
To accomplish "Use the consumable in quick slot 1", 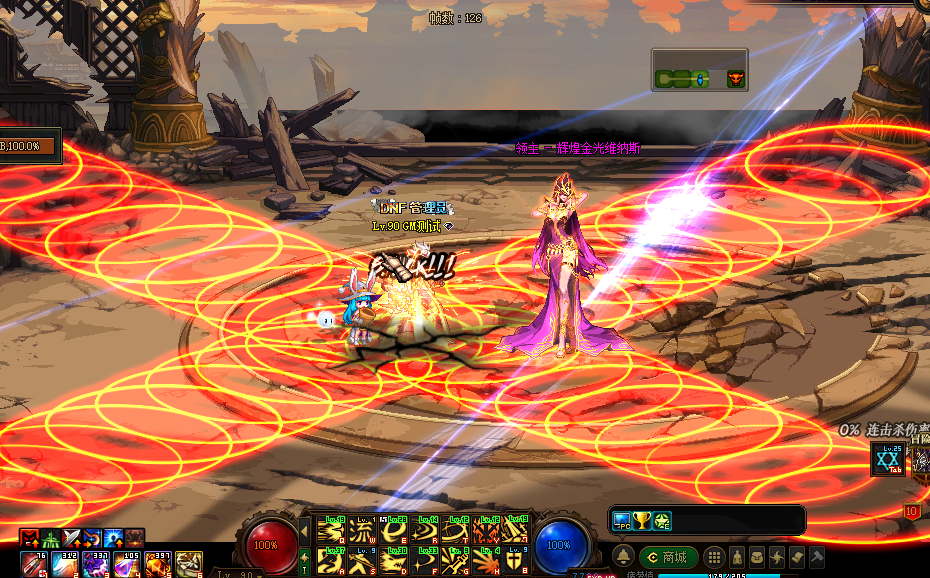I will (33, 564).
